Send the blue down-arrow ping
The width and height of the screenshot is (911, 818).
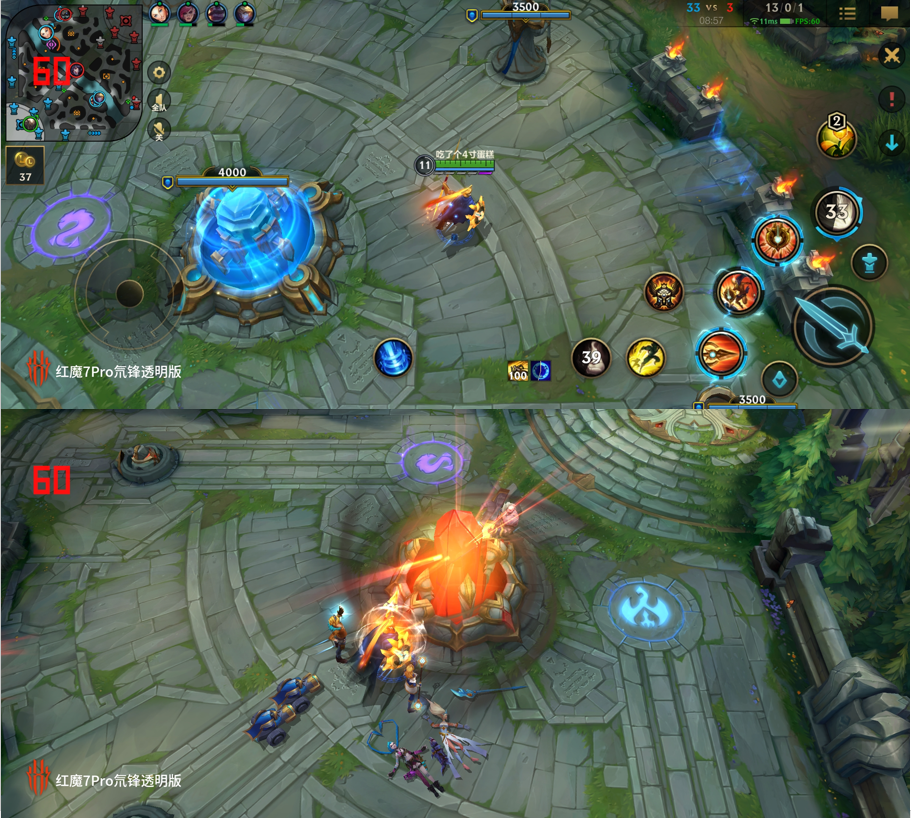[x=891, y=143]
